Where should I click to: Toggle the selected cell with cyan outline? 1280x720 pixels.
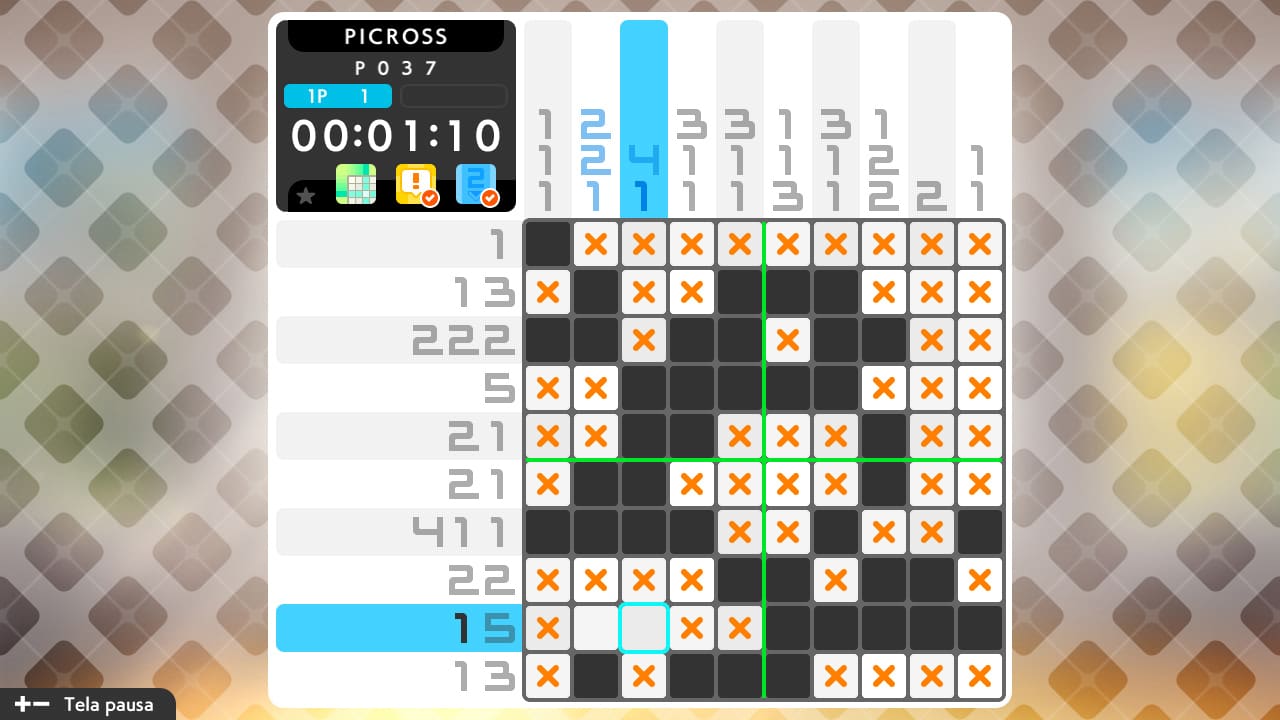pyautogui.click(x=644, y=628)
